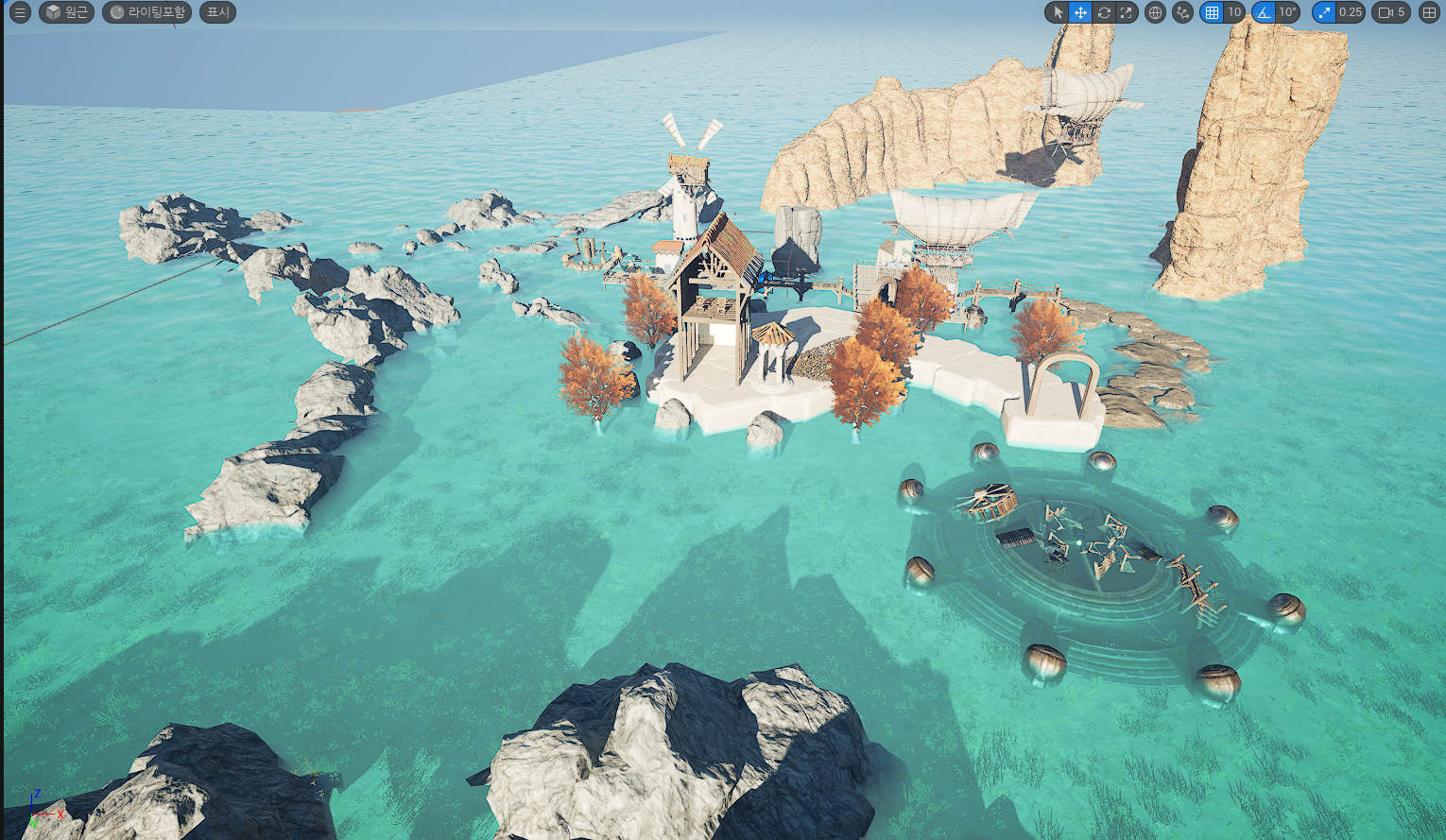Open the 표시 show flags menu
Viewport: 1446px width, 840px height.
tap(217, 12)
